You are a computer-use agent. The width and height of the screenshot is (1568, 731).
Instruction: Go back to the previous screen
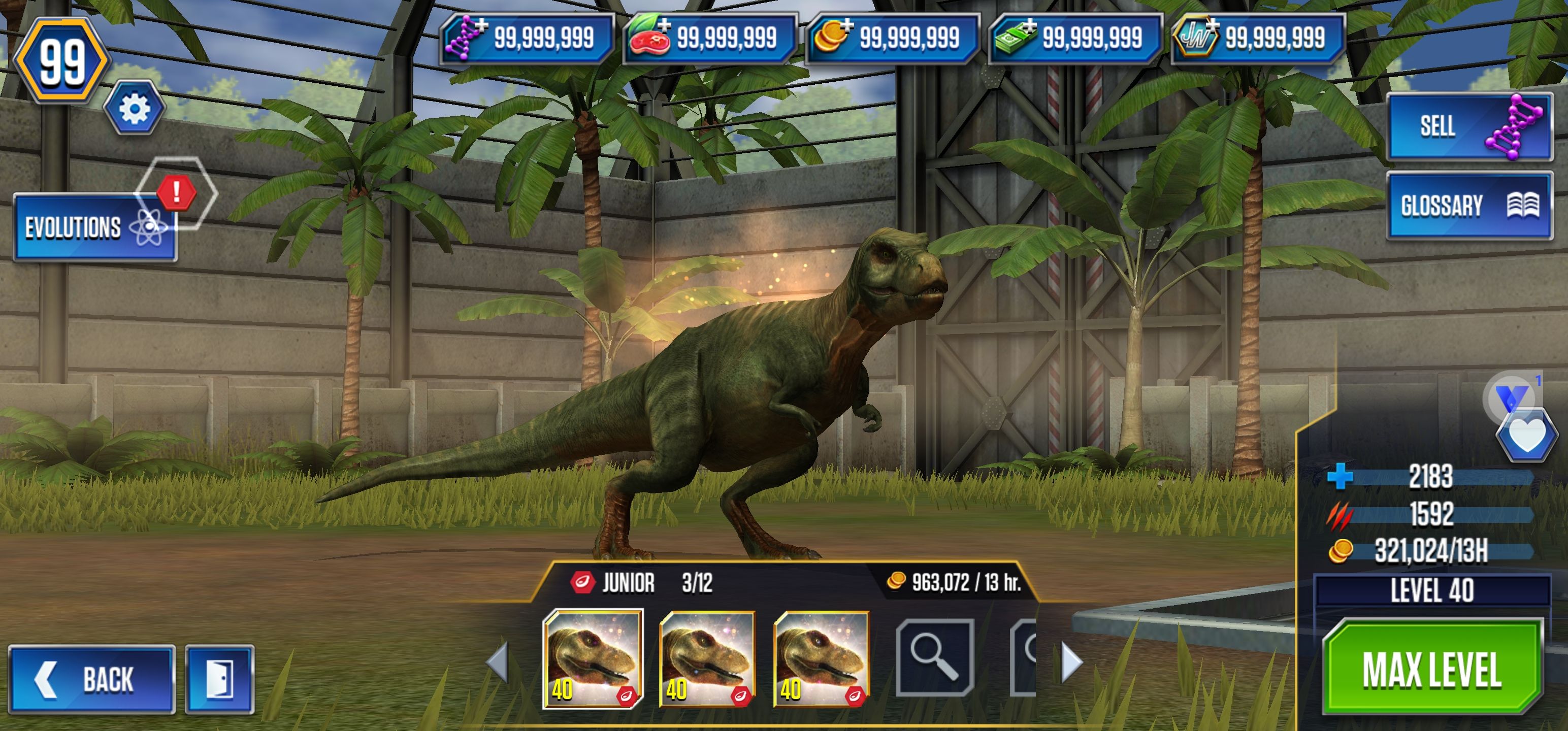(91, 679)
